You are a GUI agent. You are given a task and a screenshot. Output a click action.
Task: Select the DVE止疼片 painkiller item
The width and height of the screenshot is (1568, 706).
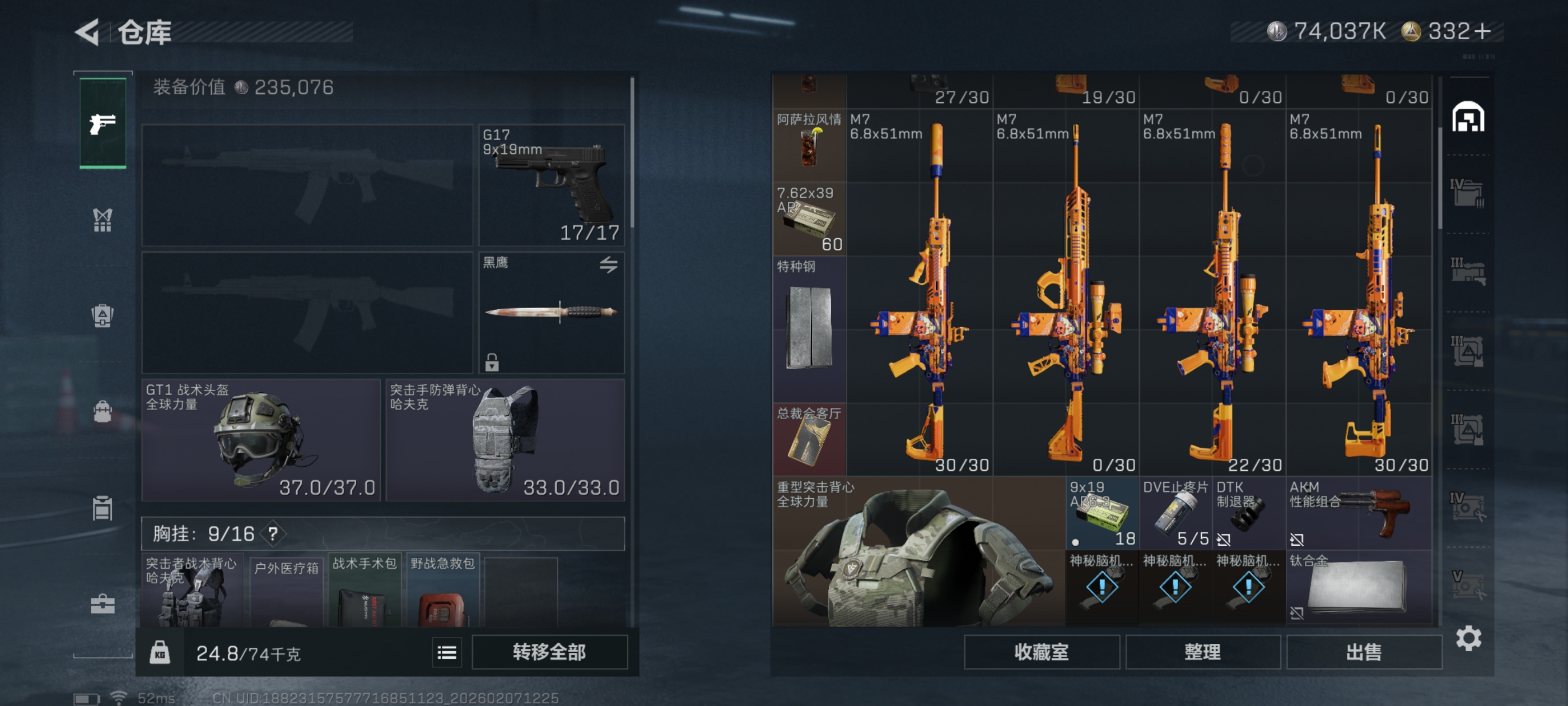tap(1175, 513)
